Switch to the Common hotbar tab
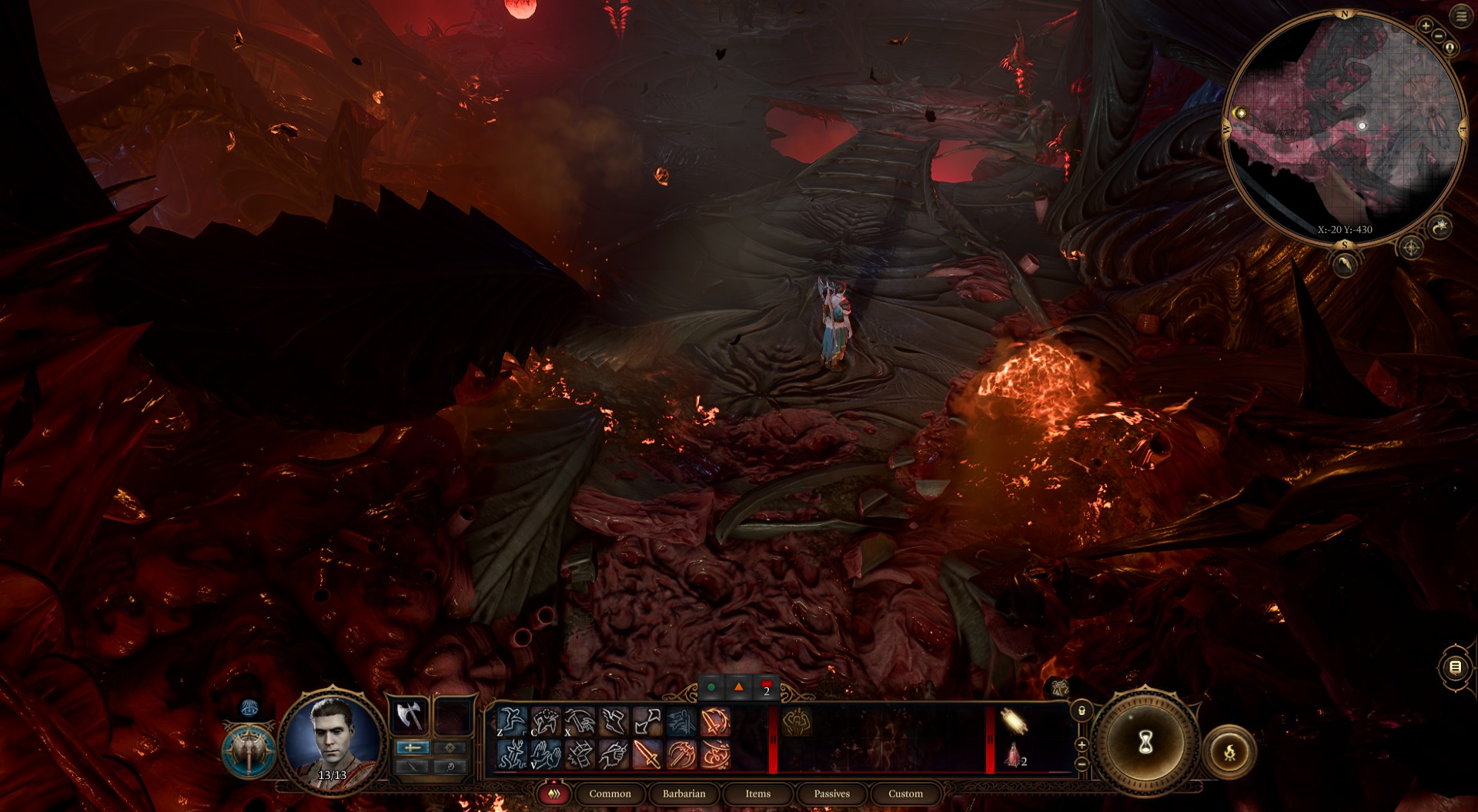Image resolution: width=1478 pixels, height=812 pixels. pyautogui.click(x=610, y=794)
